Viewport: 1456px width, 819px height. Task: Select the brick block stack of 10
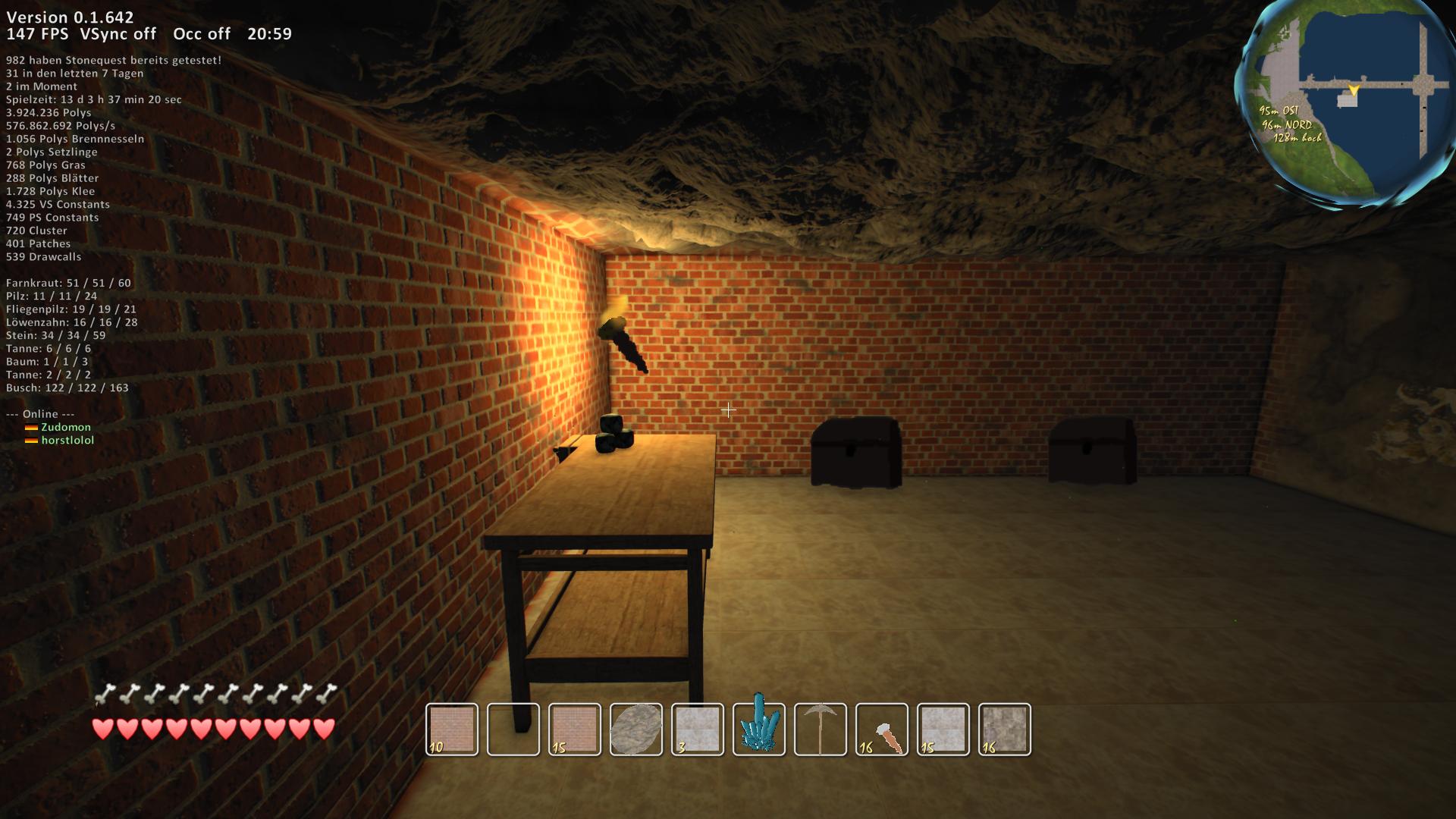tap(452, 730)
